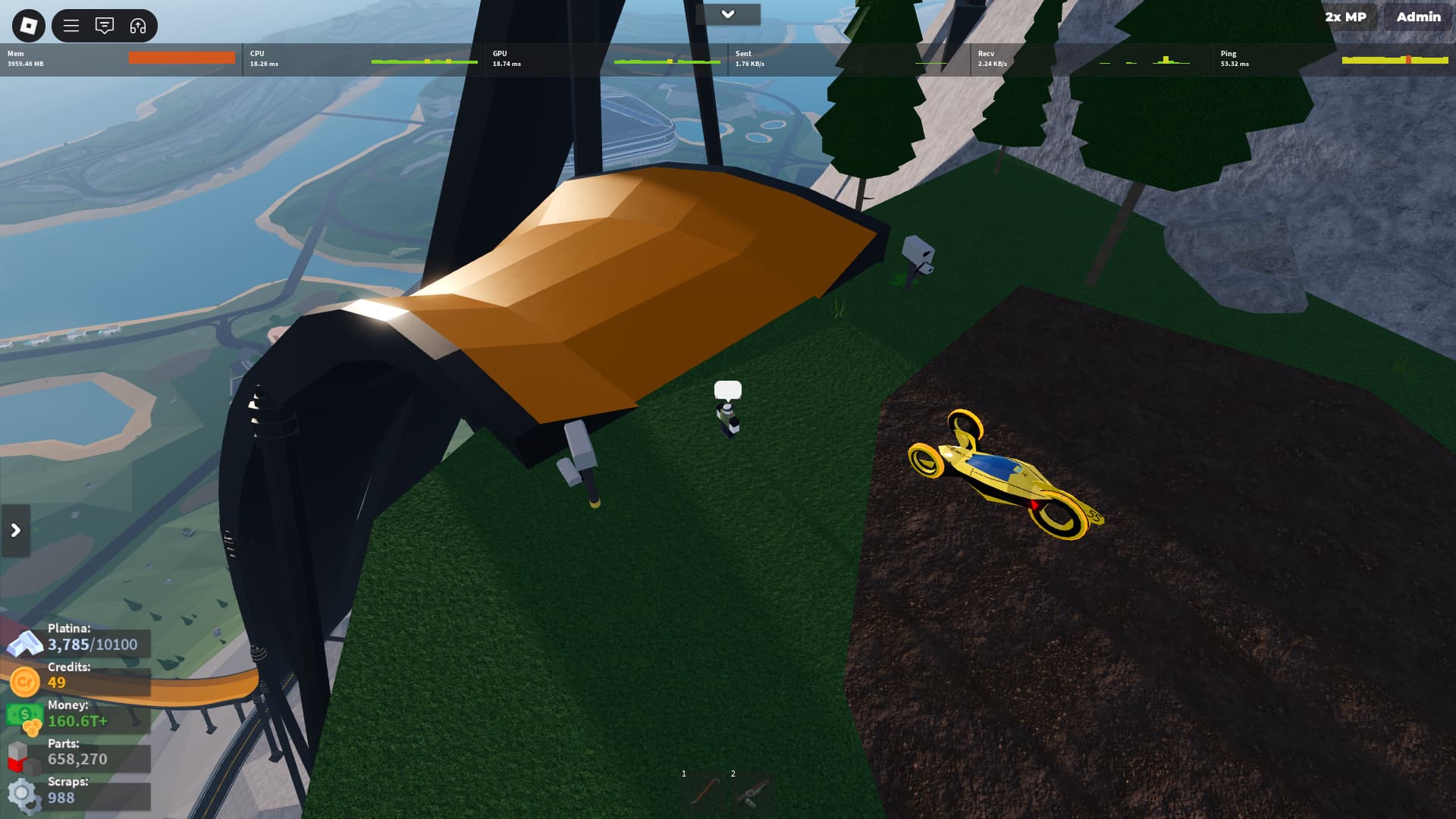Expand the left side panel arrow

15,530
